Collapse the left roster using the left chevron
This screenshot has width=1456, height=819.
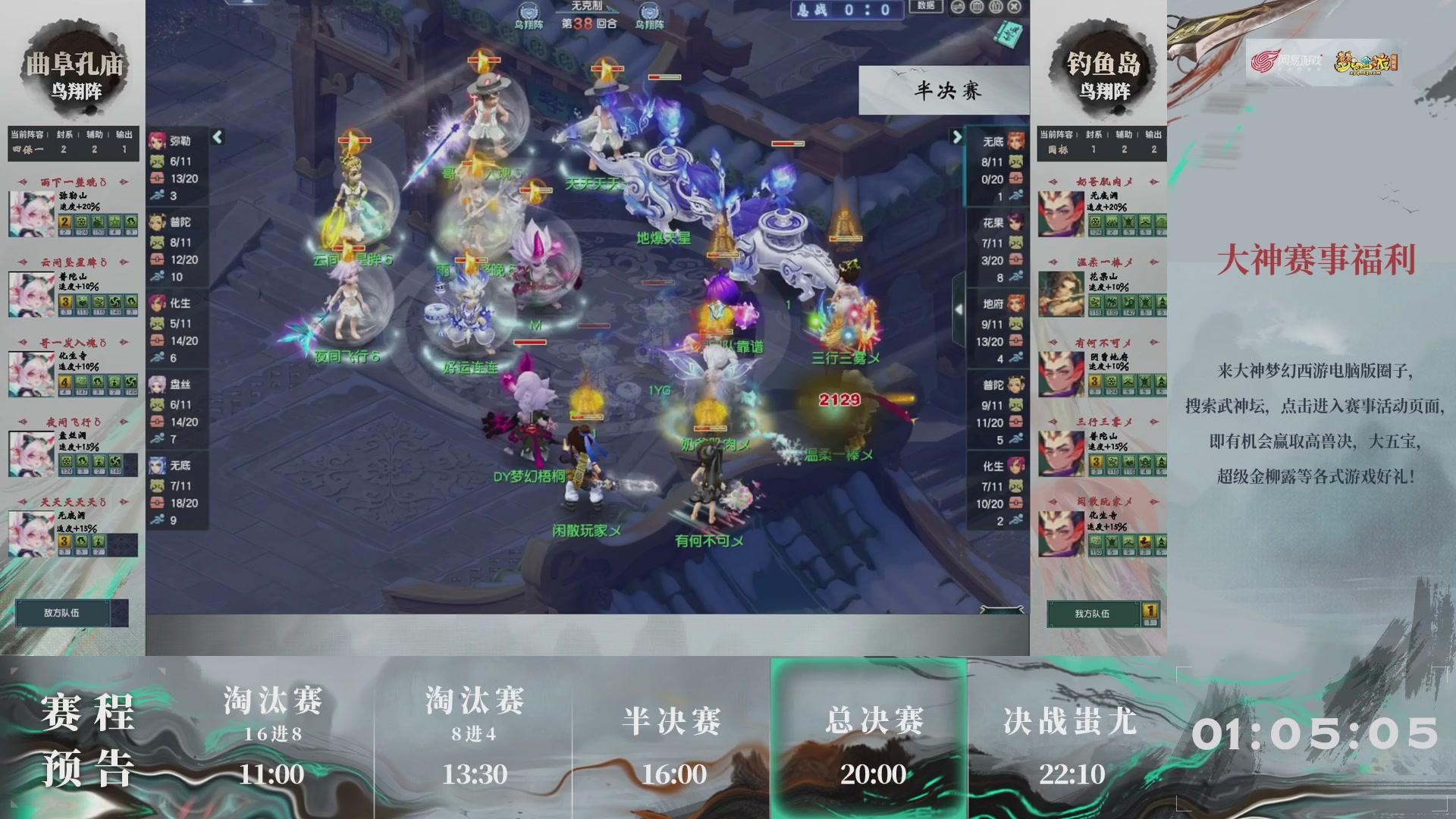217,138
